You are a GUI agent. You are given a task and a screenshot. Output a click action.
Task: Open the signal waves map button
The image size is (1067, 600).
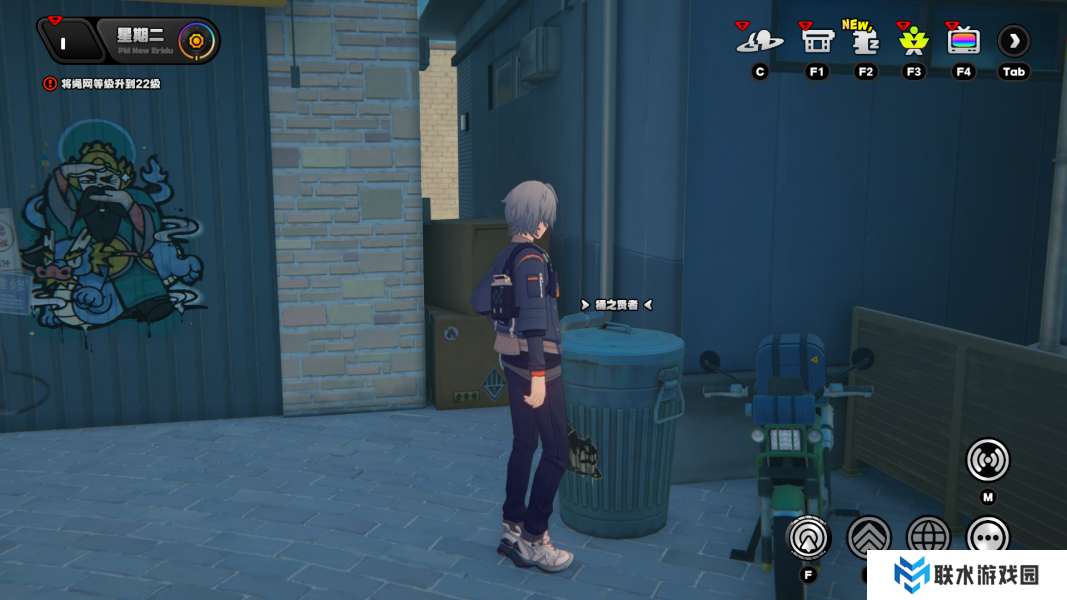pyautogui.click(x=987, y=459)
